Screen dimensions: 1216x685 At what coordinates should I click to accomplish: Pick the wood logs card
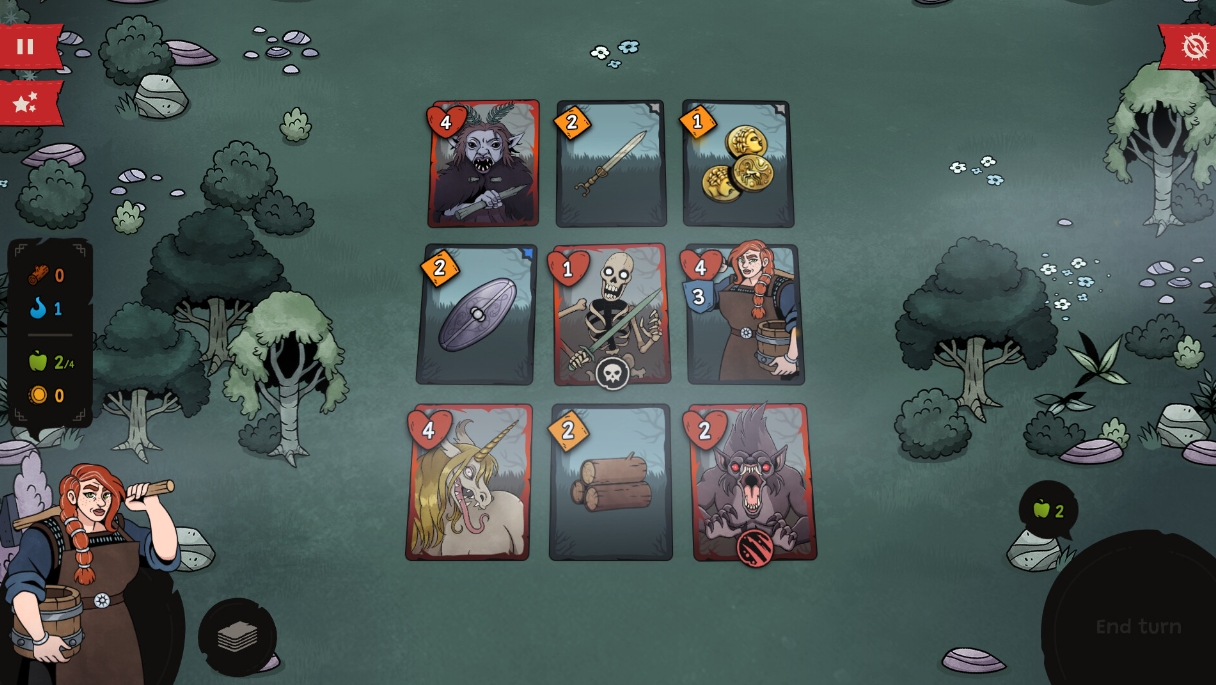pos(610,482)
